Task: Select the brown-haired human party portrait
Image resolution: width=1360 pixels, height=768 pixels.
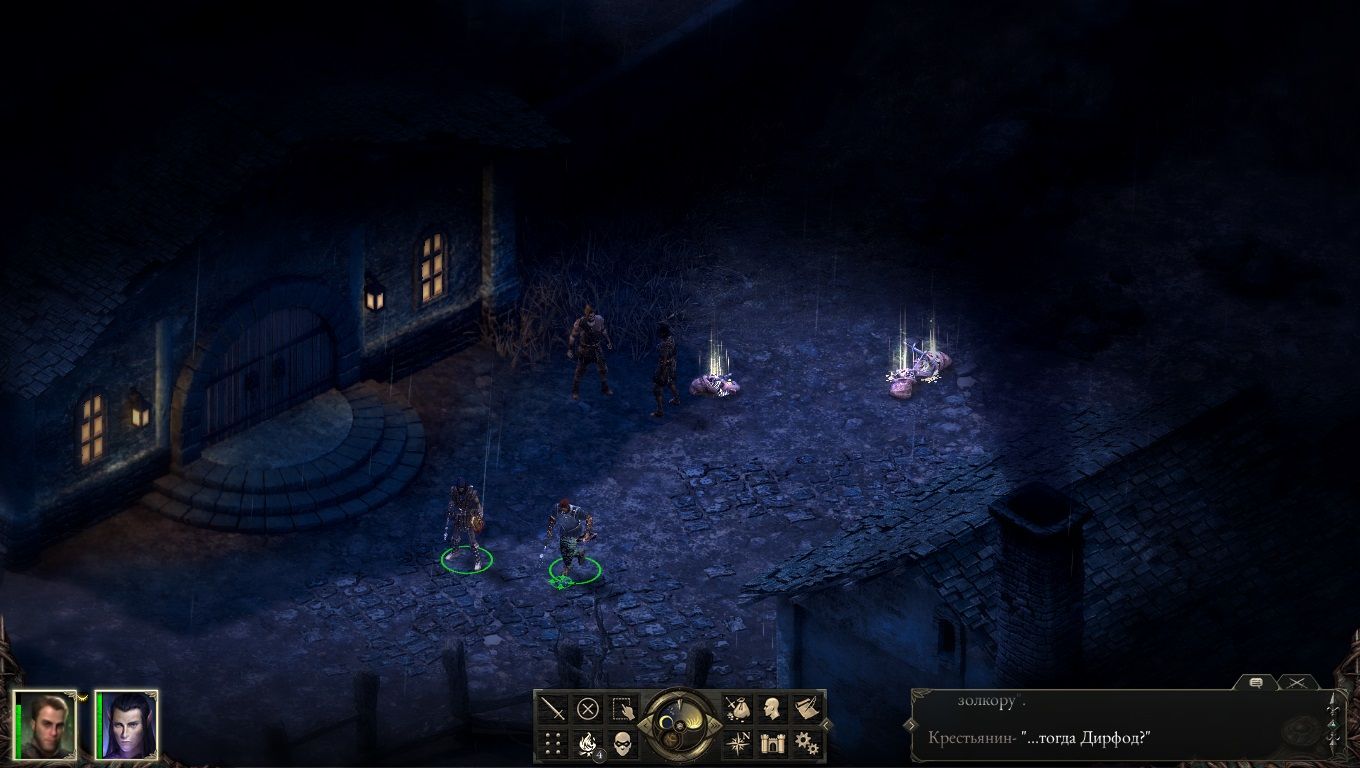Action: tap(46, 724)
